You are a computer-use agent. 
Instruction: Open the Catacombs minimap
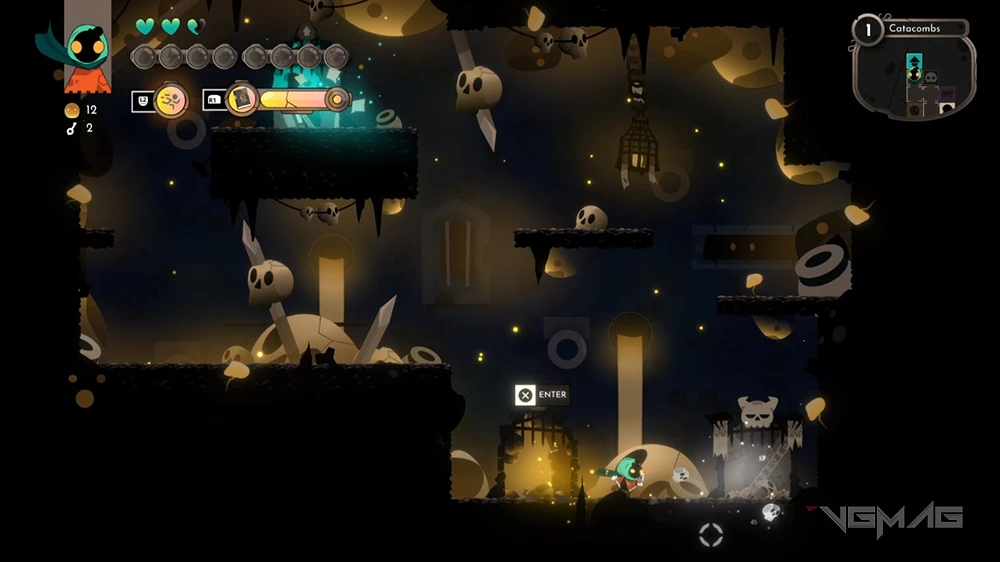tap(914, 79)
